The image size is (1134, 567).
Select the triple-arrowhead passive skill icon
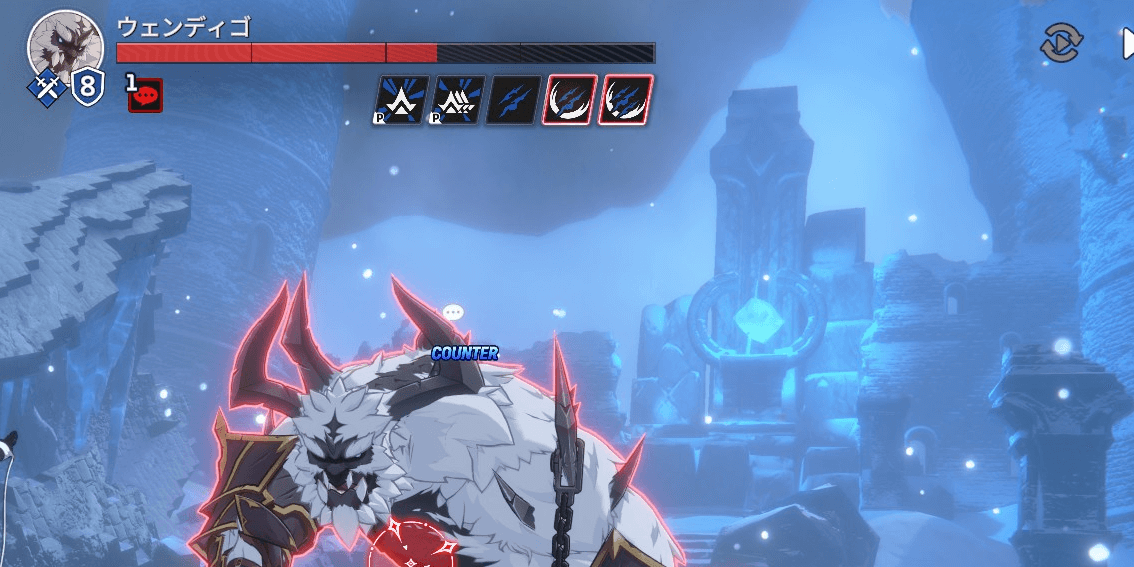pos(458,100)
